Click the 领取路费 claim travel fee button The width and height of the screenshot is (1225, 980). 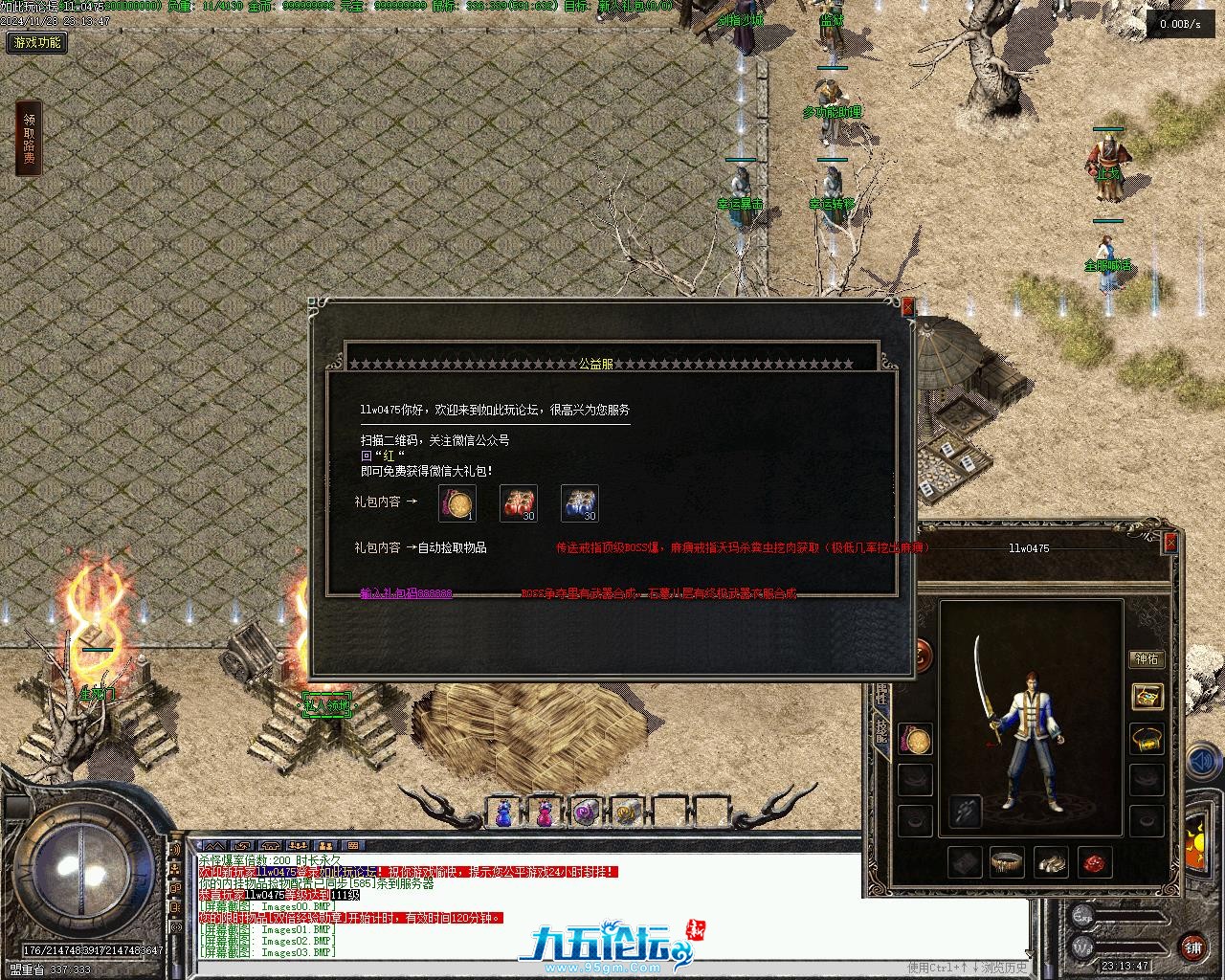point(29,140)
